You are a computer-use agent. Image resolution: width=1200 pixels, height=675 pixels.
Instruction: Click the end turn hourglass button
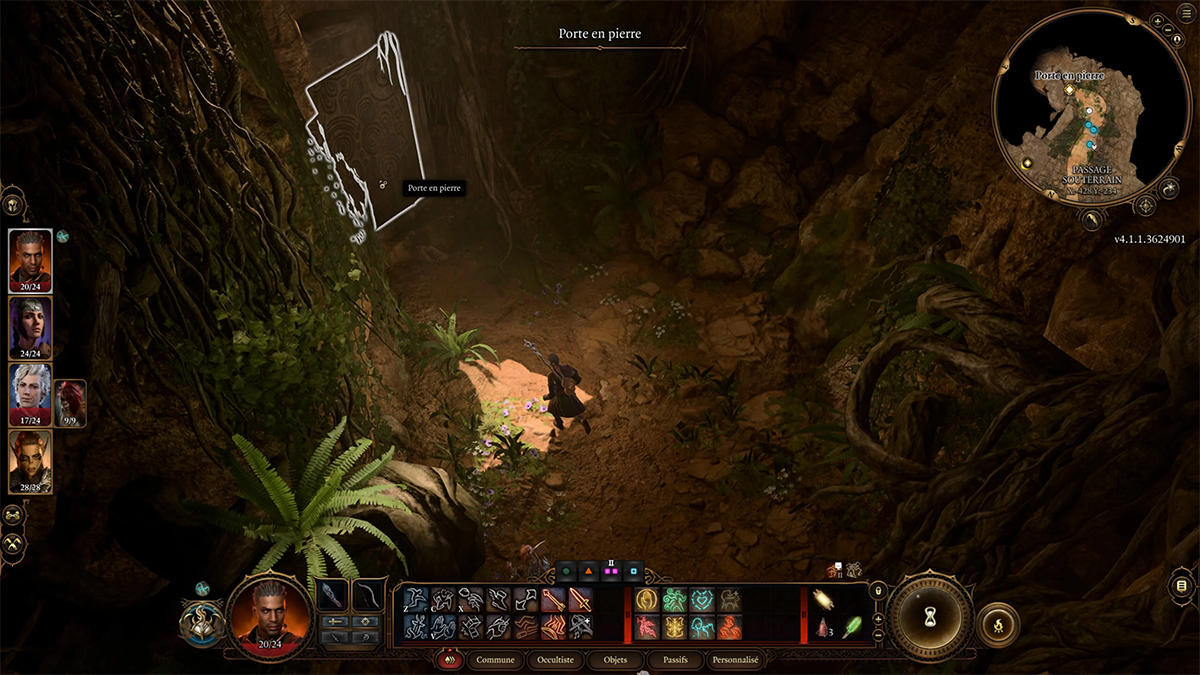pos(932,617)
